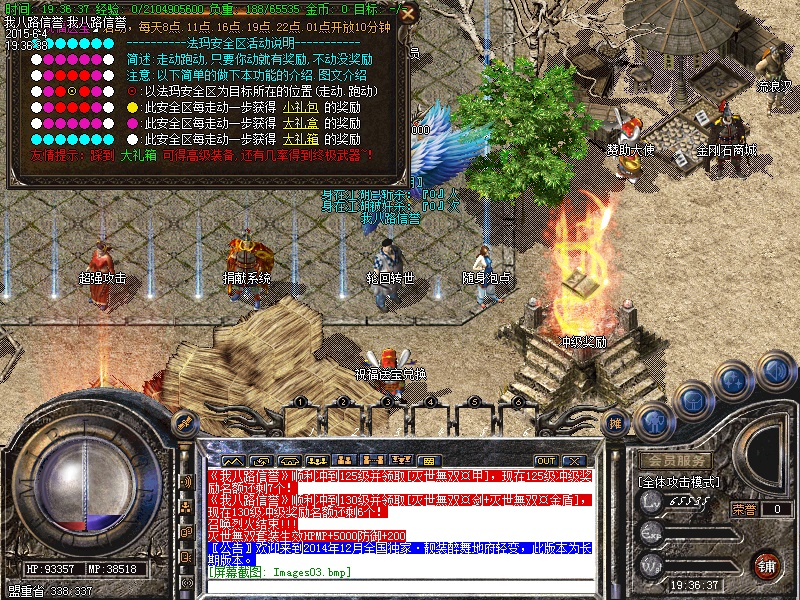
Task: Open the 摊 stall button
Action: 616,423
